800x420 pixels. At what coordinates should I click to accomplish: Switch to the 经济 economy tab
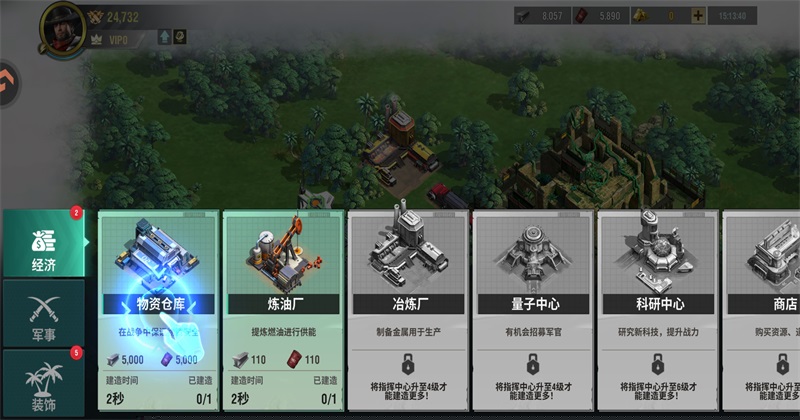(42, 244)
